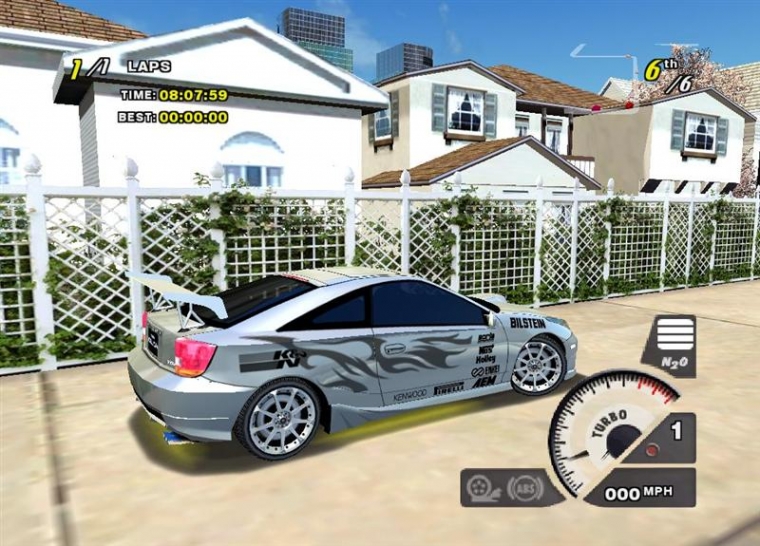The height and width of the screenshot is (546, 760).
Task: Select the turbo tachometer gauge
Action: [612, 432]
